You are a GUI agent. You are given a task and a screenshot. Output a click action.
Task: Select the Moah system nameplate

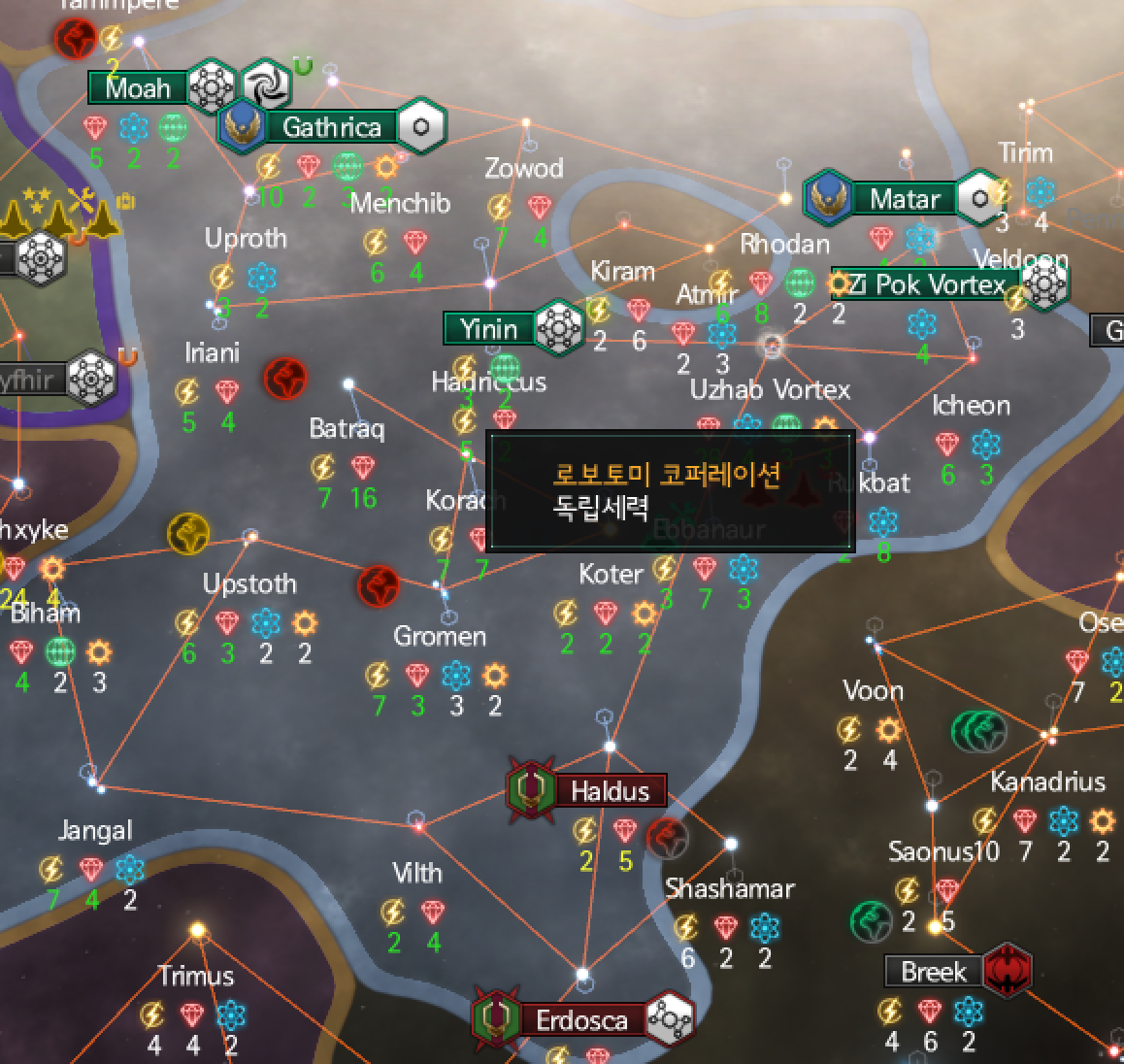(x=138, y=88)
